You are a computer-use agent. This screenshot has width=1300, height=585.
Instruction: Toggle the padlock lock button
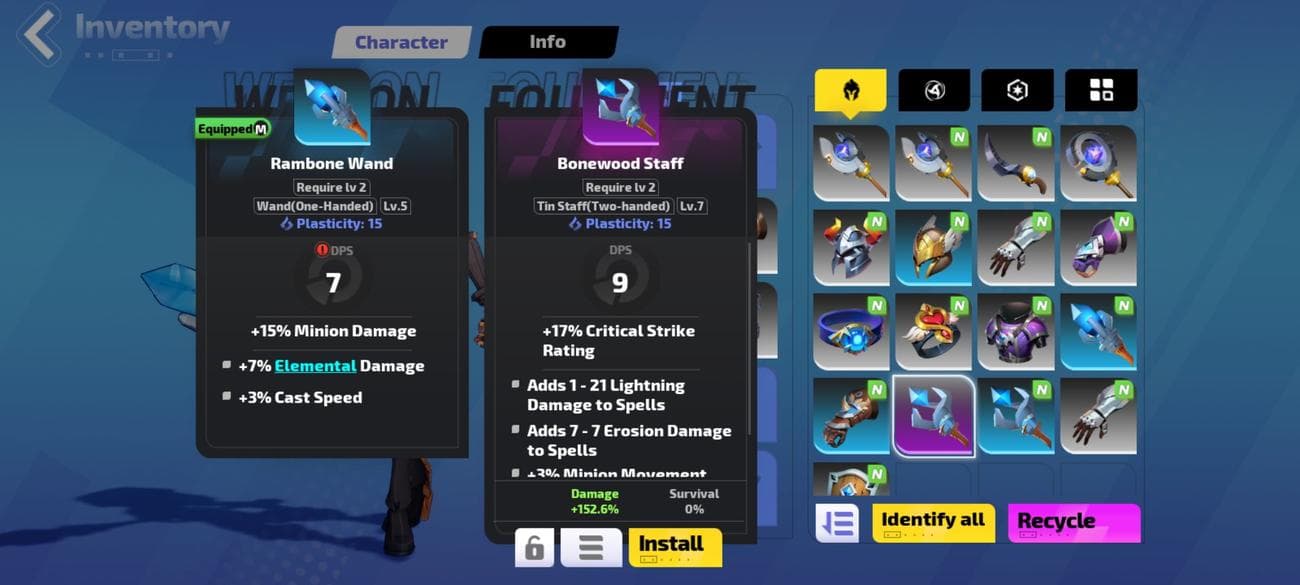535,548
